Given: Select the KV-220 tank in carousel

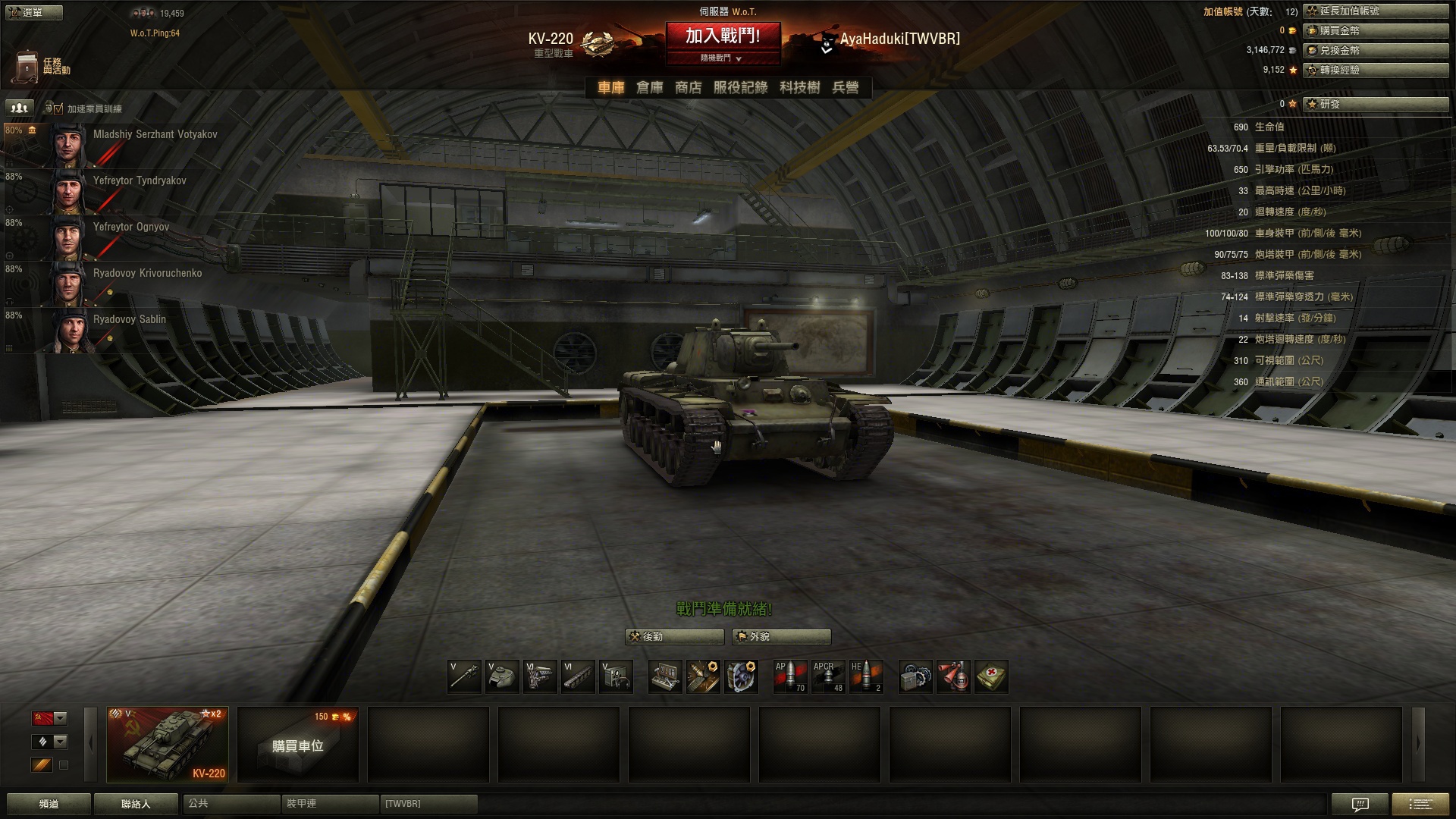Looking at the screenshot, I should [168, 744].
